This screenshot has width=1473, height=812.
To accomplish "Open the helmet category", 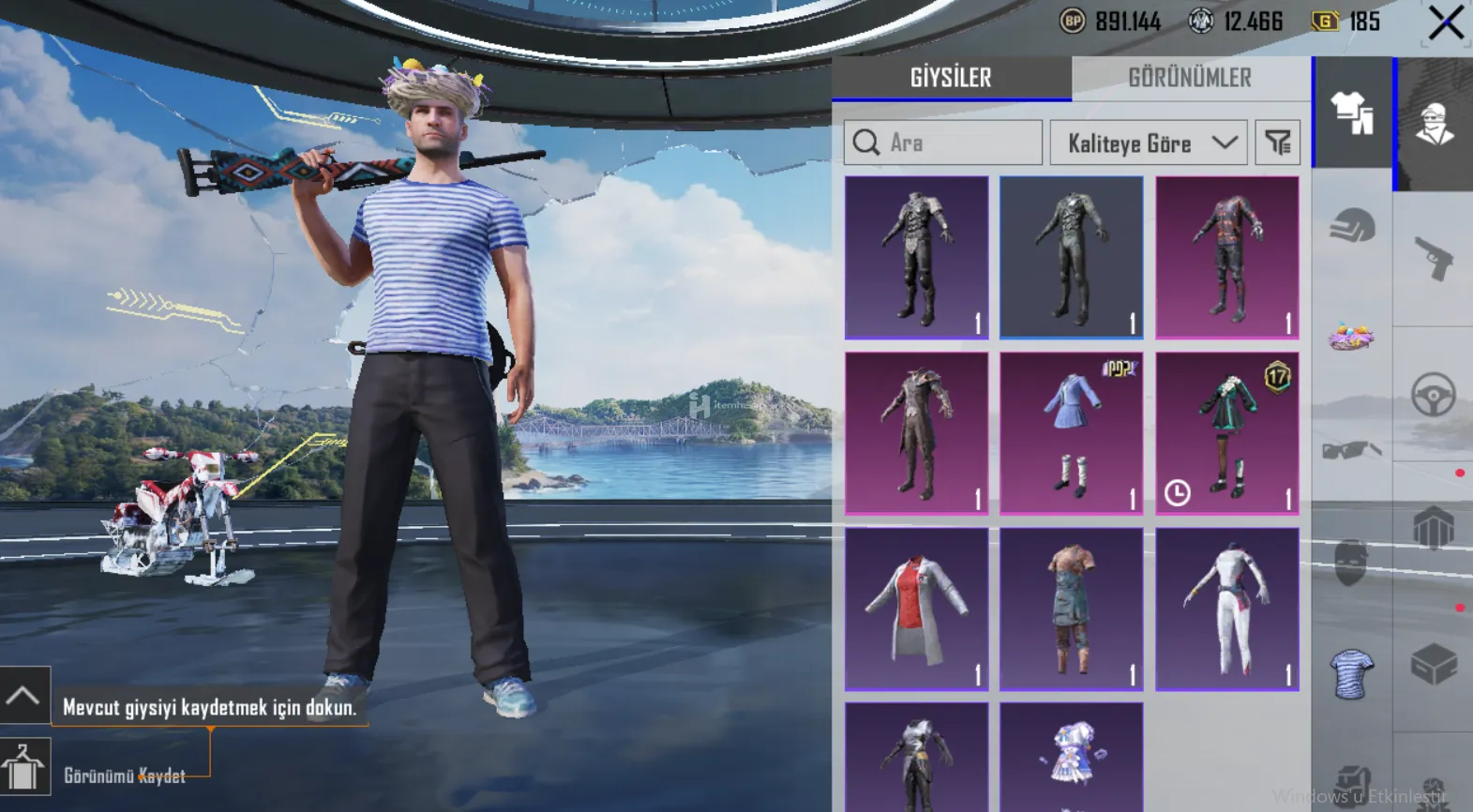I will [1352, 227].
